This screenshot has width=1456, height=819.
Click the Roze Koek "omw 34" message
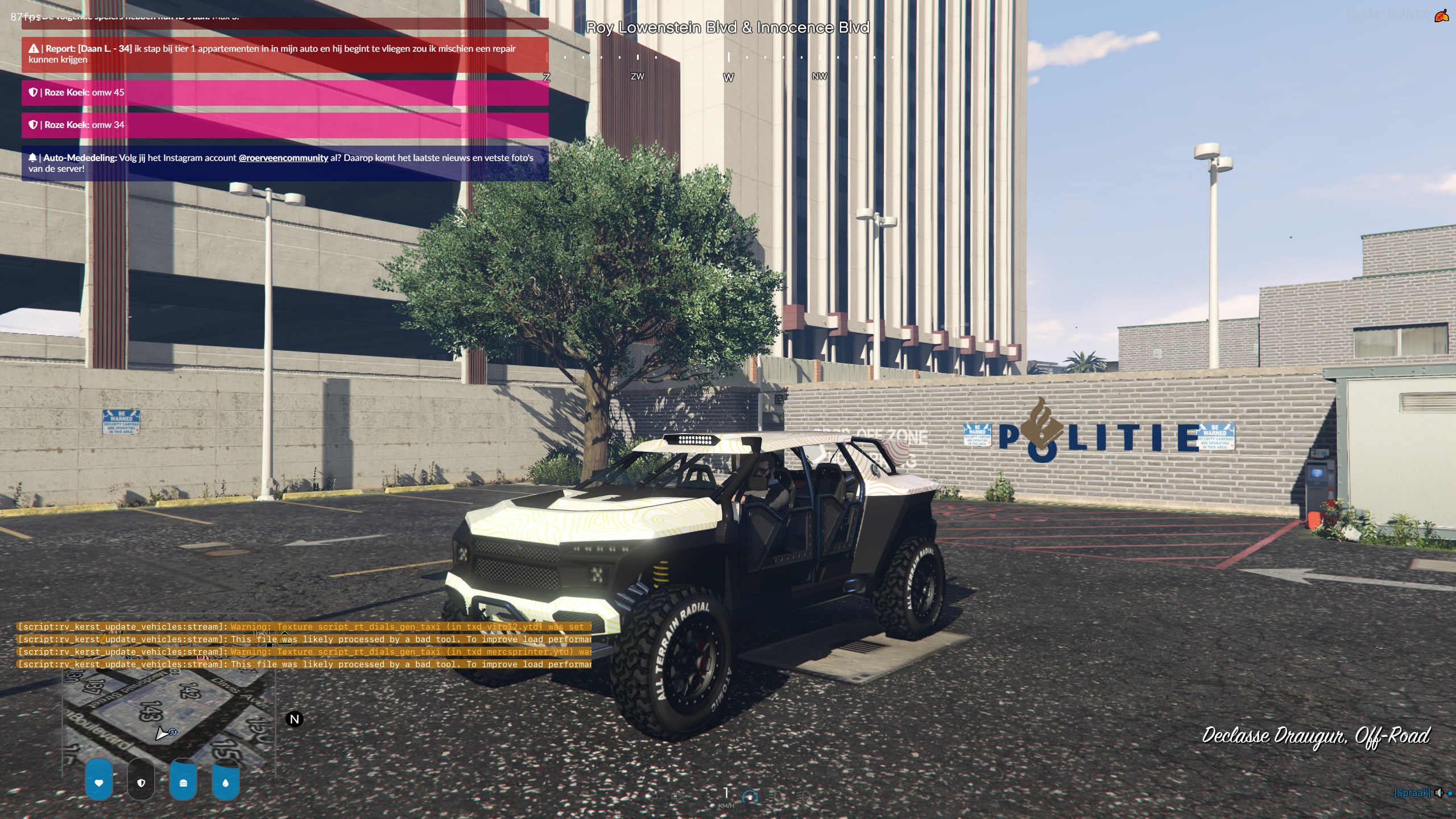click(x=284, y=125)
